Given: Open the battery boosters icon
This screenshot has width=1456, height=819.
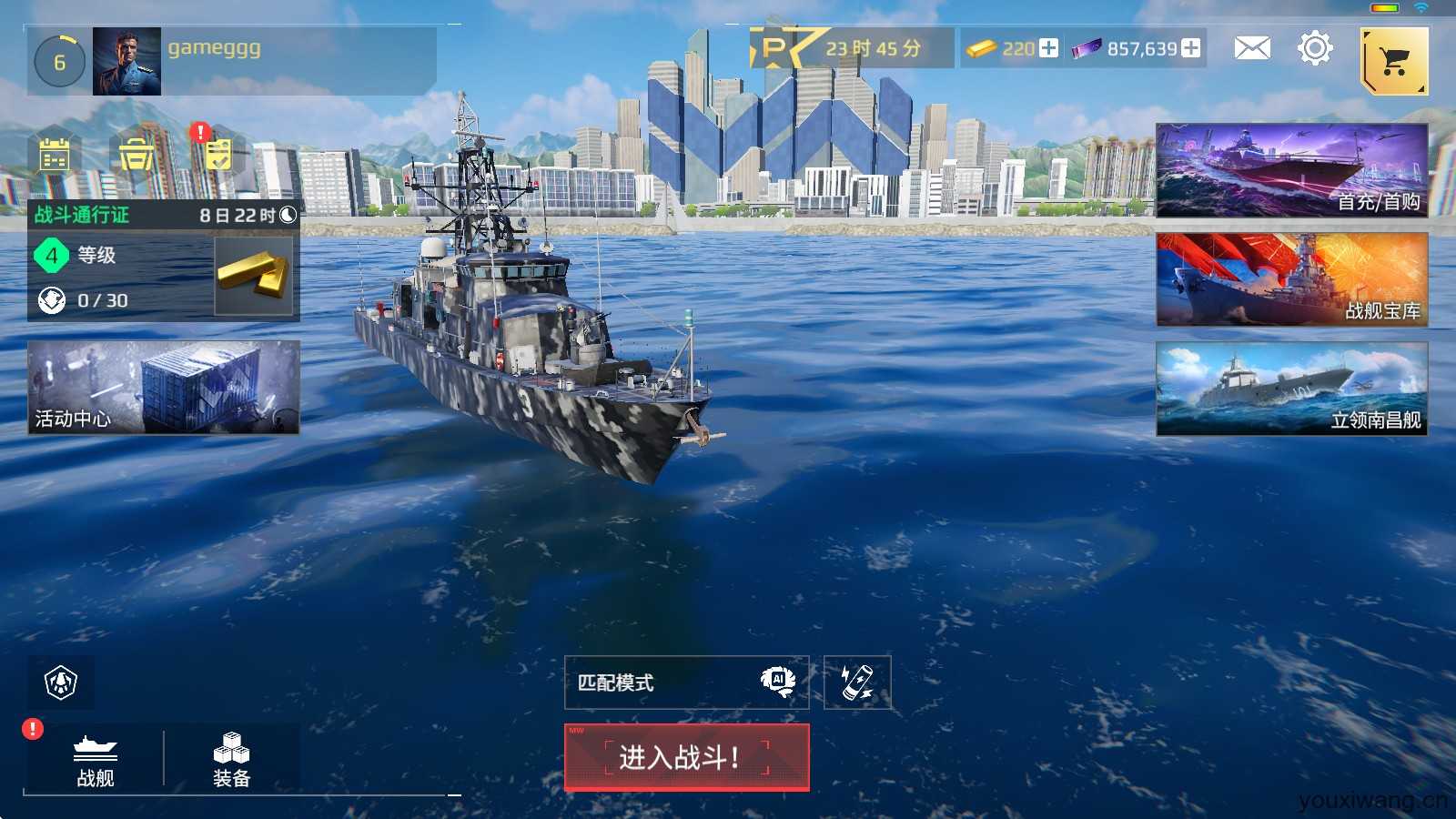Looking at the screenshot, I should (x=857, y=682).
